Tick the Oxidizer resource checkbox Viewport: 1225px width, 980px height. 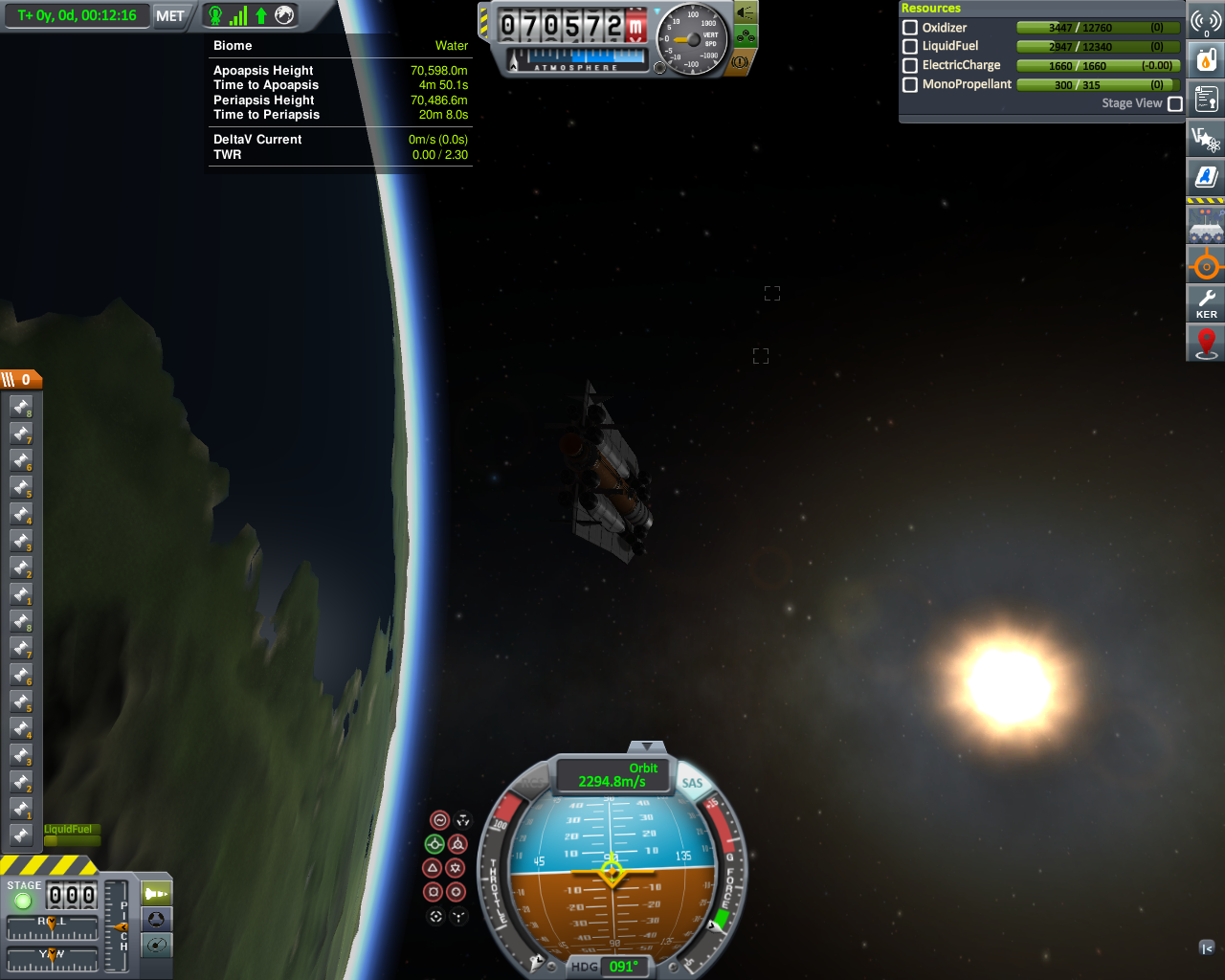[x=910, y=28]
